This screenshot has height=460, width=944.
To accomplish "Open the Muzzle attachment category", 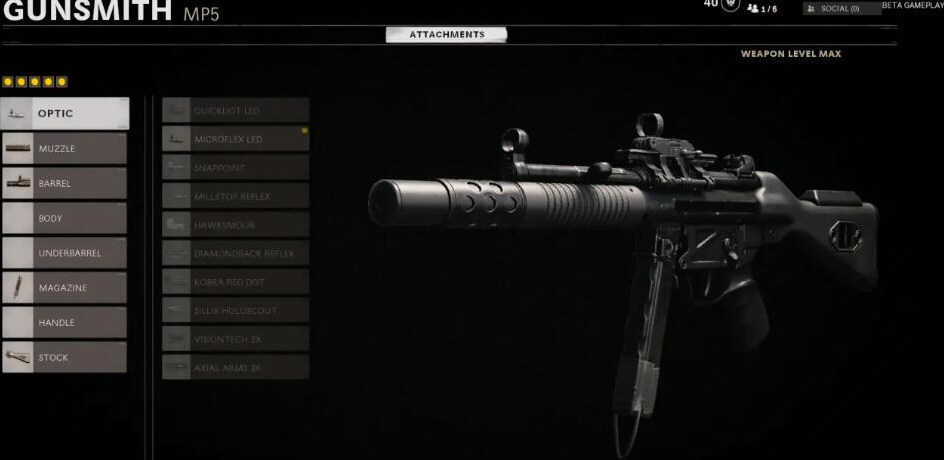I will pyautogui.click(x=65, y=148).
